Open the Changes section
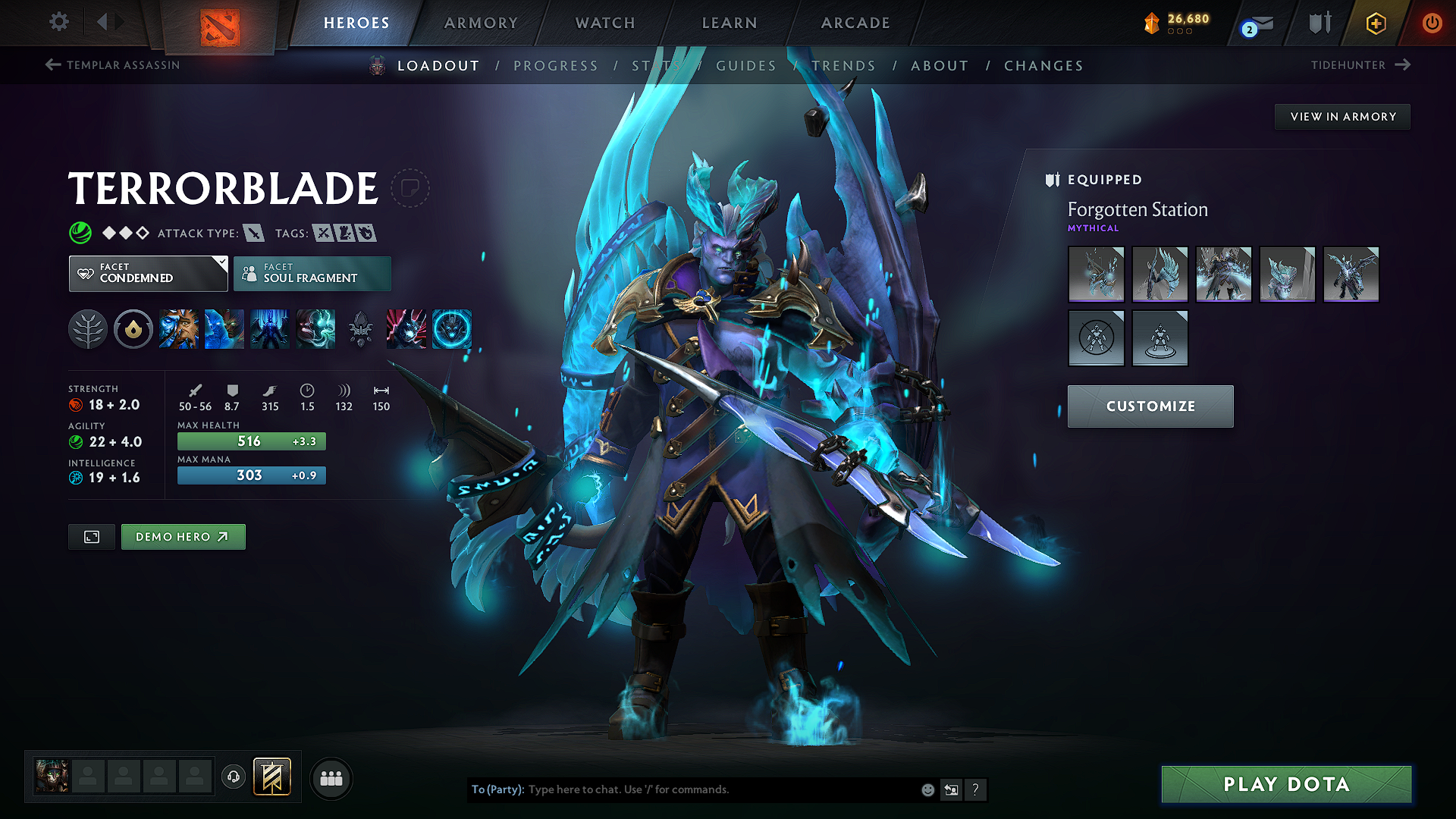 [x=1043, y=66]
